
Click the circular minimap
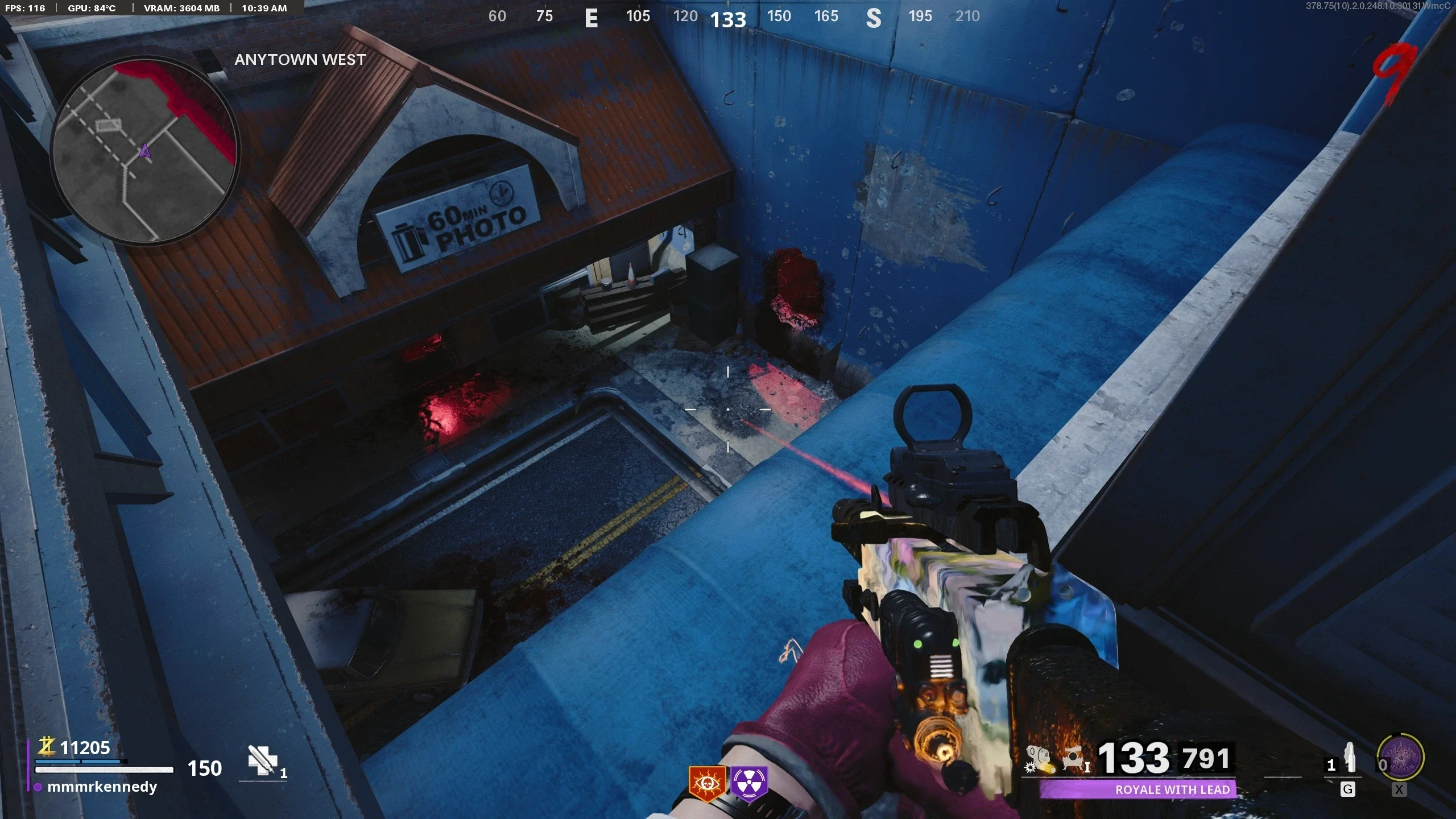coord(144,151)
